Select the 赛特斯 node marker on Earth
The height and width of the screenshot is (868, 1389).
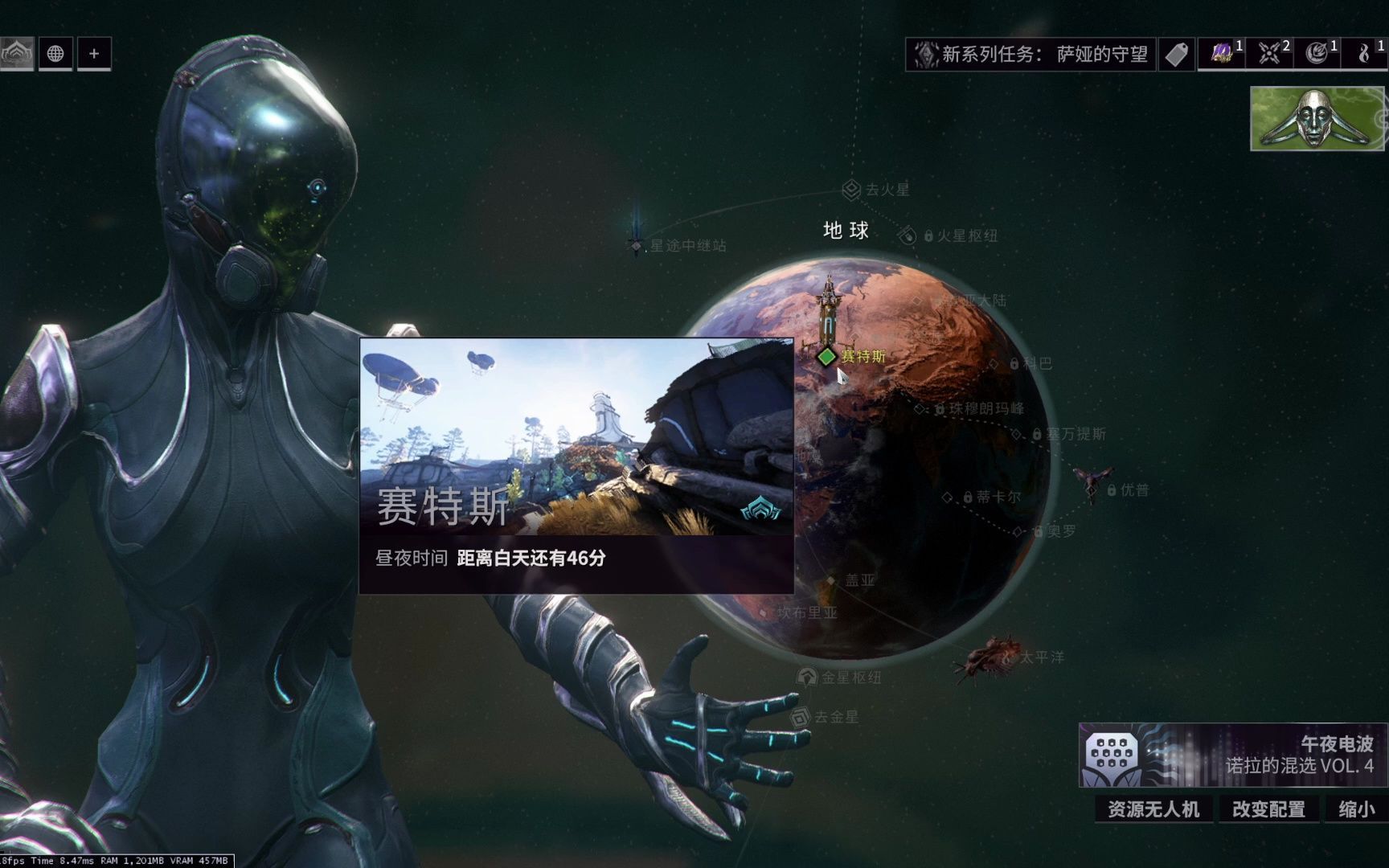(828, 358)
